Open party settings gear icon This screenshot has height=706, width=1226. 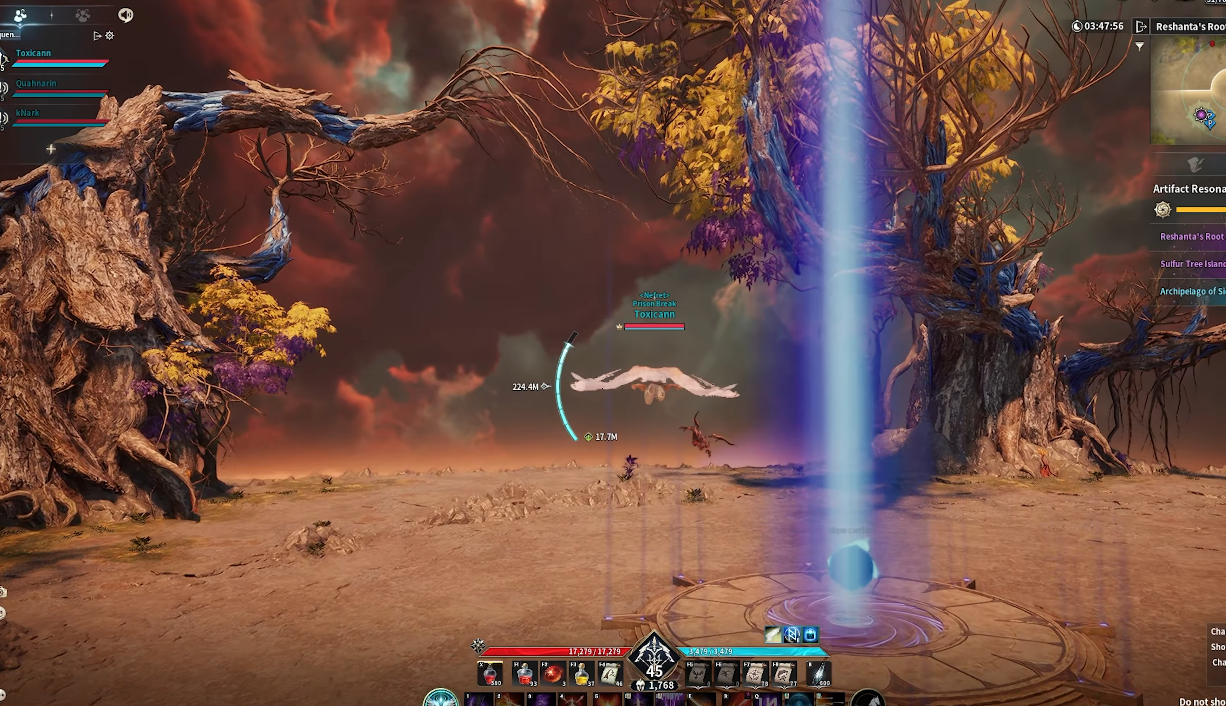[x=110, y=36]
